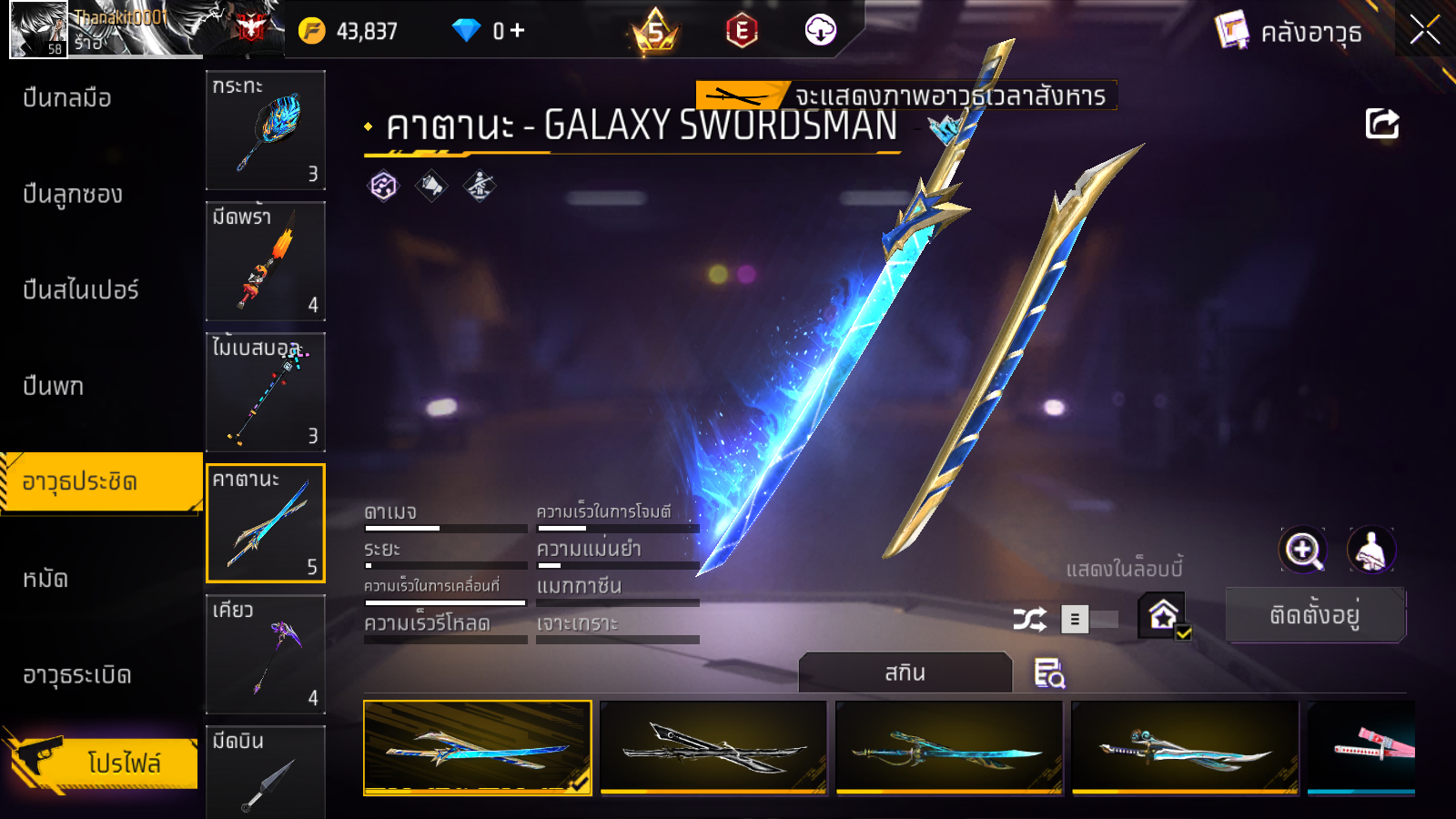The image size is (1456, 819).
Task: Pick the เคียว scythe weapon tile
Action: tap(265, 654)
